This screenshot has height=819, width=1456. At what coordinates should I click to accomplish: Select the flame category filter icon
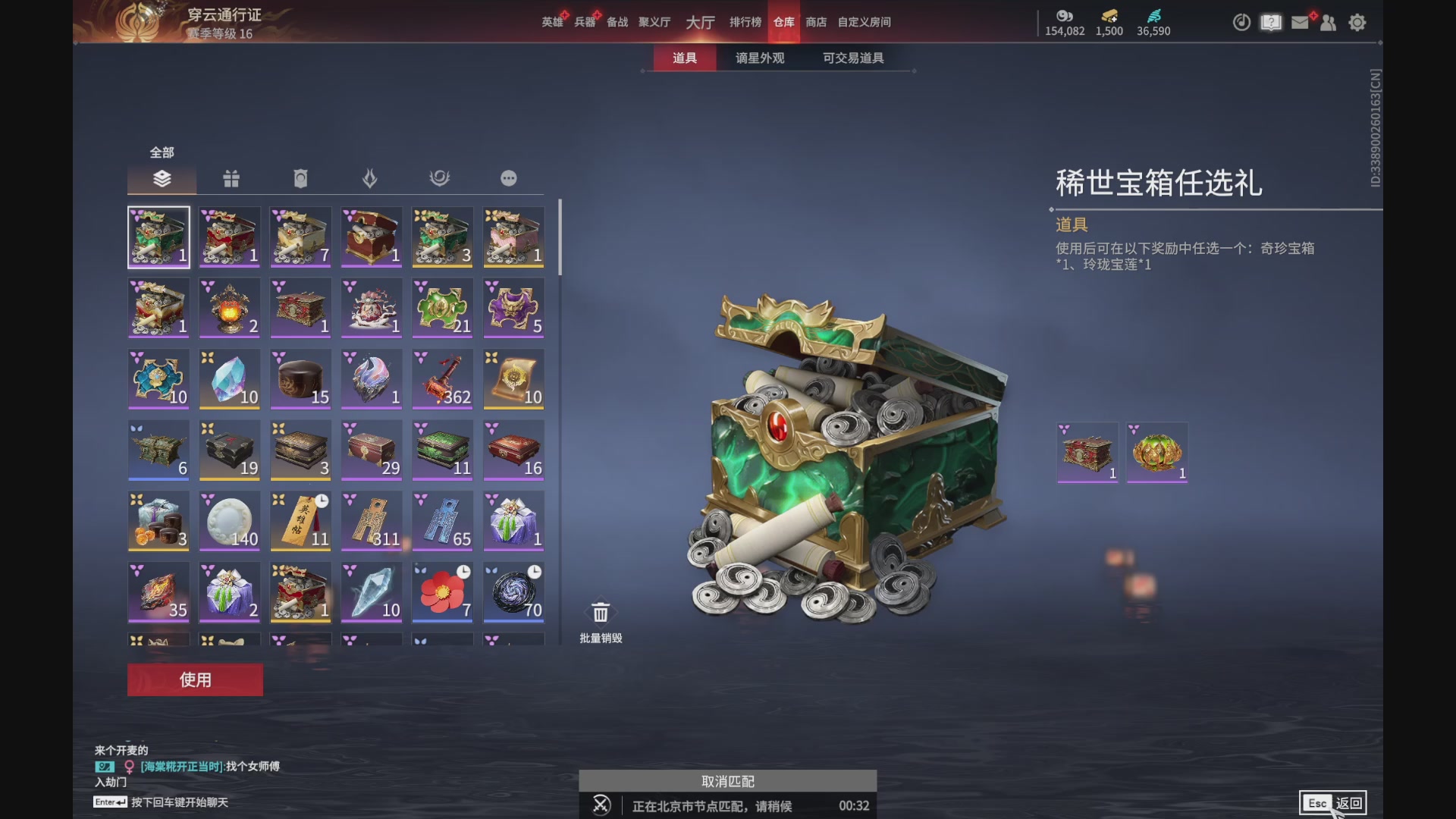tap(371, 178)
